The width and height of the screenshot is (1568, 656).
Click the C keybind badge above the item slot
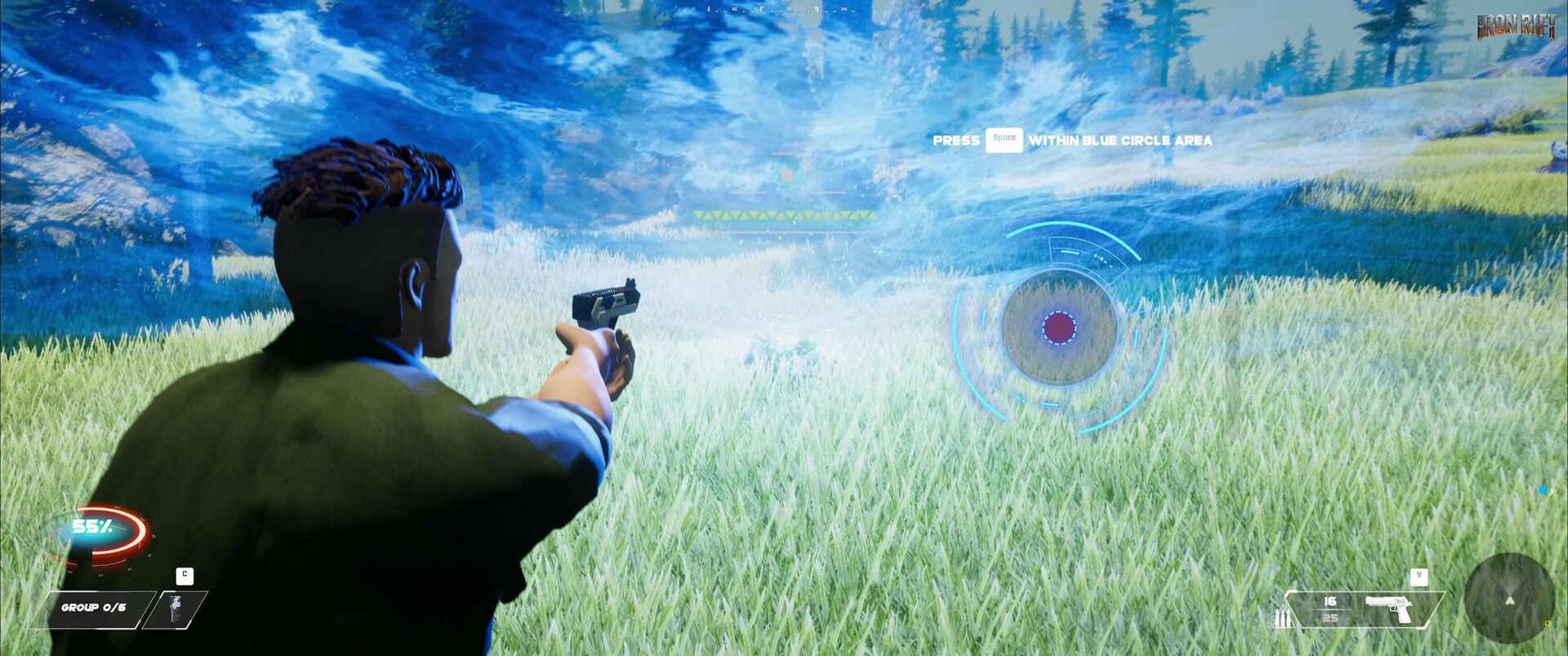click(x=185, y=575)
